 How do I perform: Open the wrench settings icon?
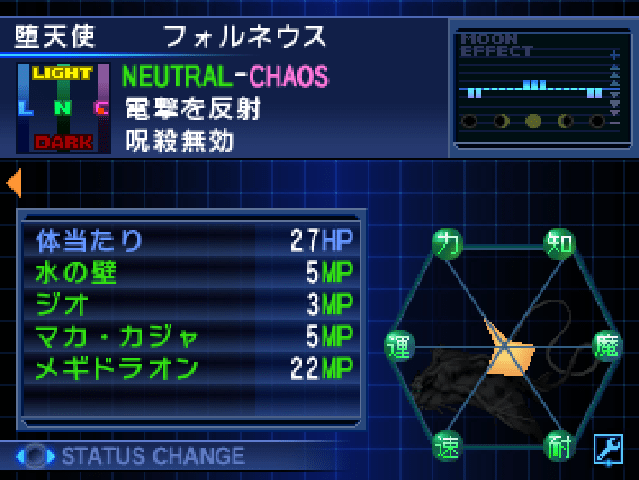coord(608,449)
